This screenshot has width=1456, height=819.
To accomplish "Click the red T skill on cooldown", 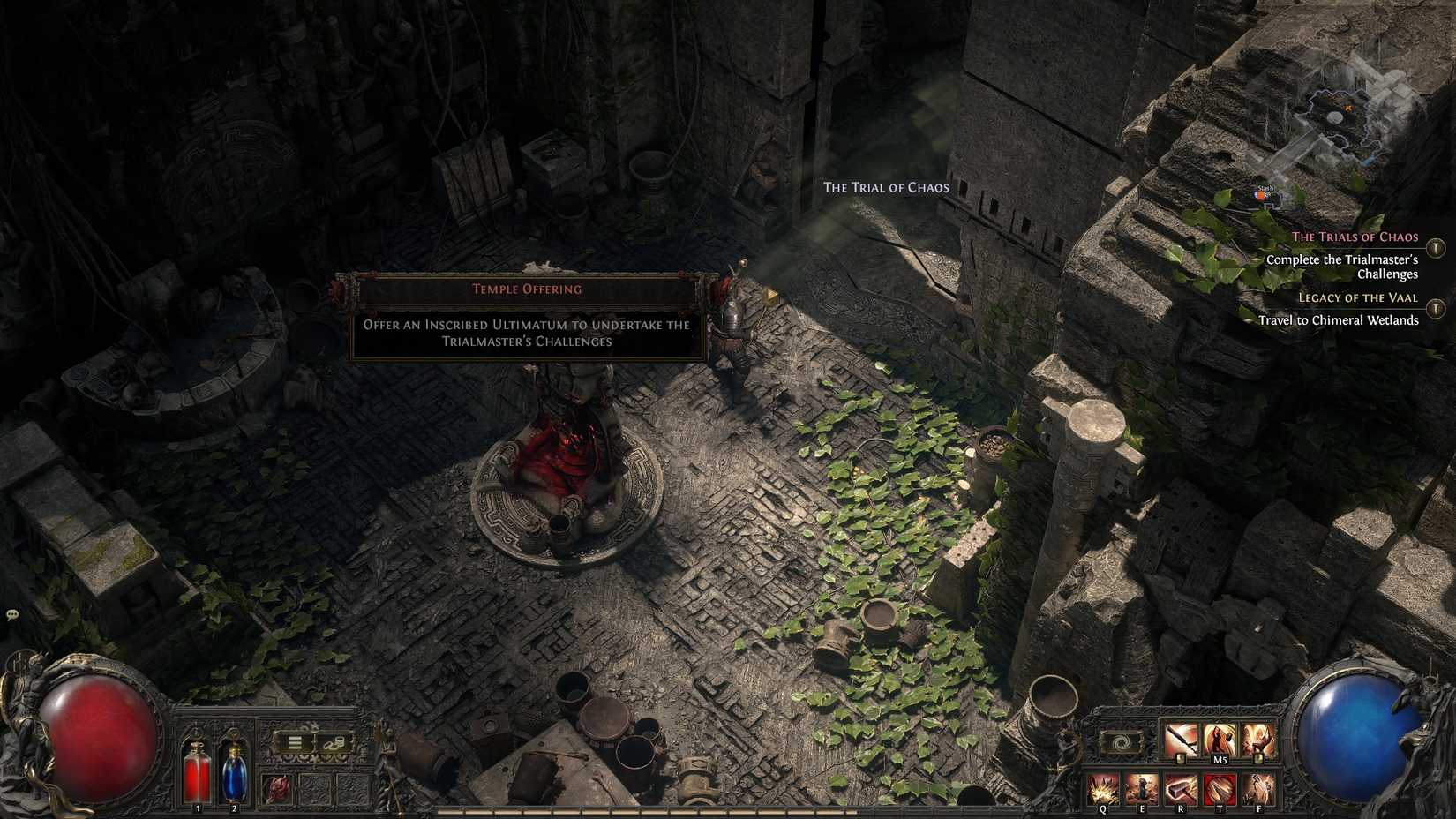I will tap(1220, 788).
